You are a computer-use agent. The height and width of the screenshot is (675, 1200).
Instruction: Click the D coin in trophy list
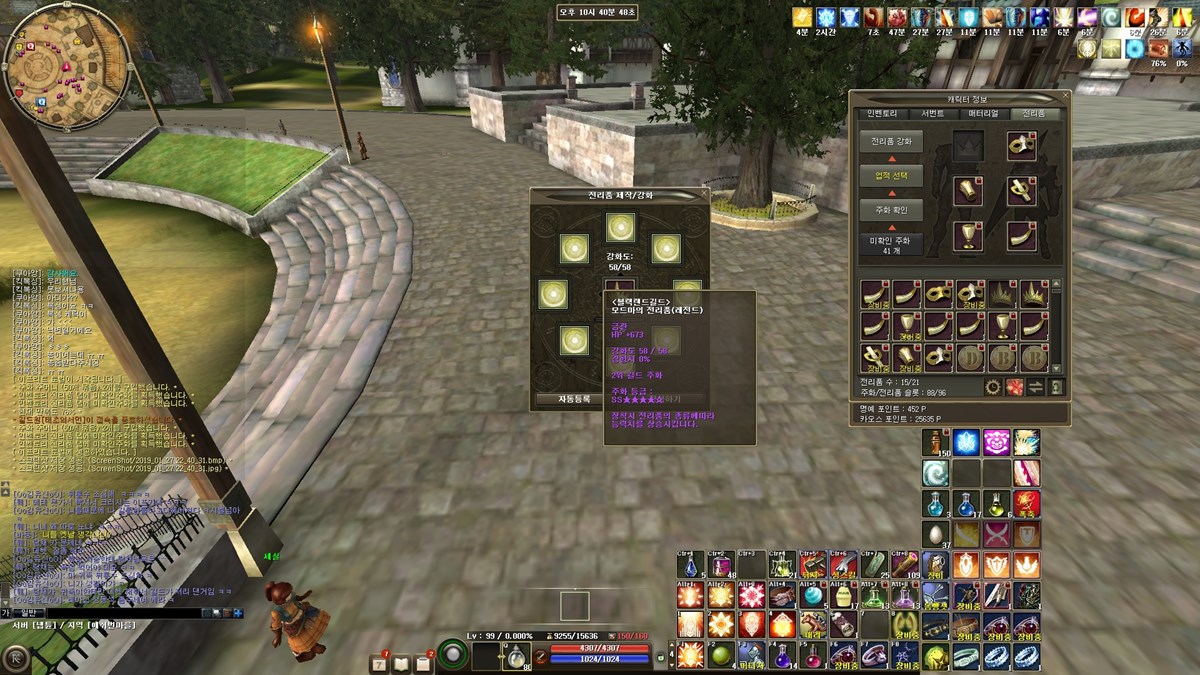point(971,357)
